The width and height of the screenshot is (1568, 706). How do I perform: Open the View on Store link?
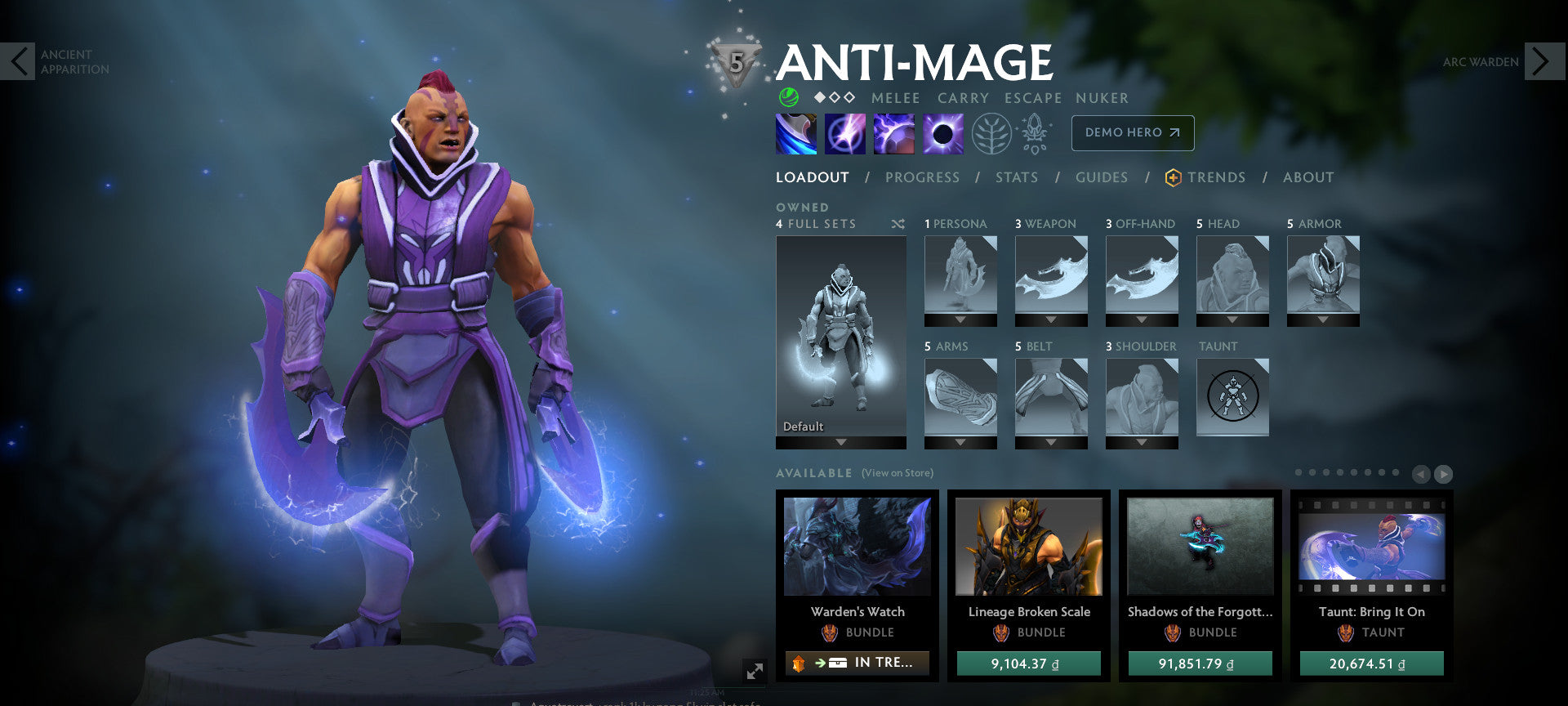[x=897, y=473]
